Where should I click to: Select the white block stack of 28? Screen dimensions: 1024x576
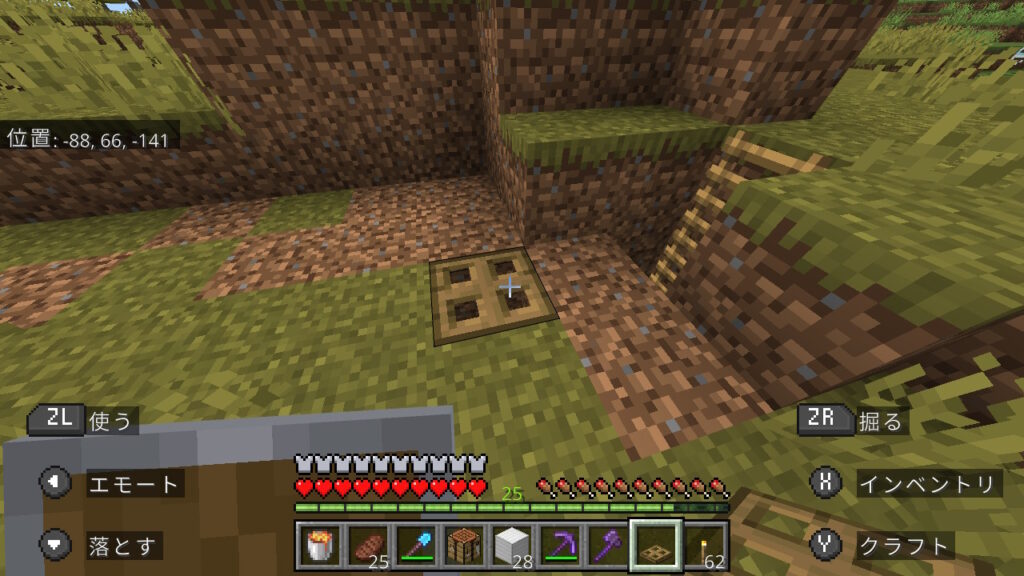click(x=511, y=546)
